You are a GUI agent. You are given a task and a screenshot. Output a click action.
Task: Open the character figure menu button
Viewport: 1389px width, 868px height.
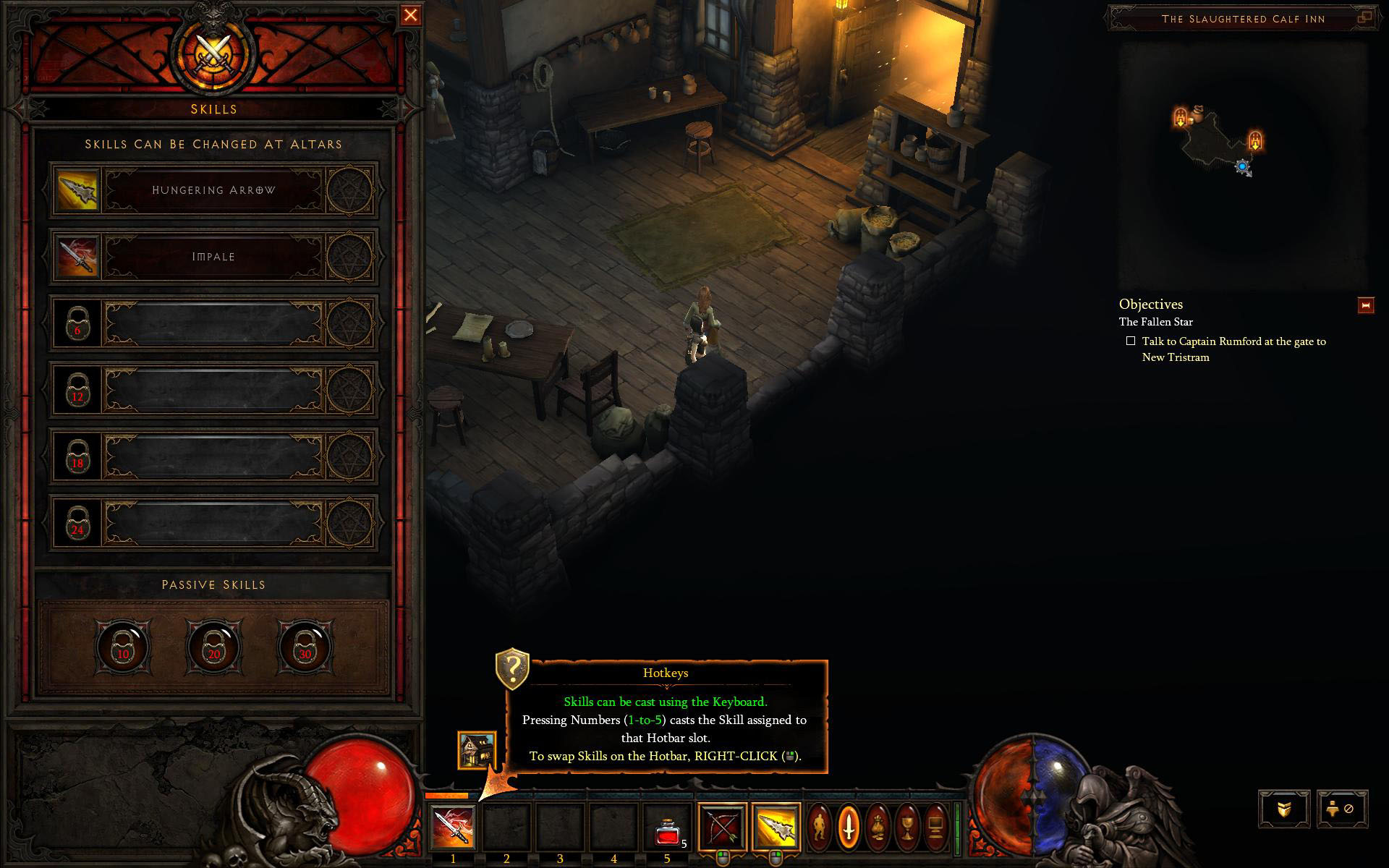click(x=820, y=826)
